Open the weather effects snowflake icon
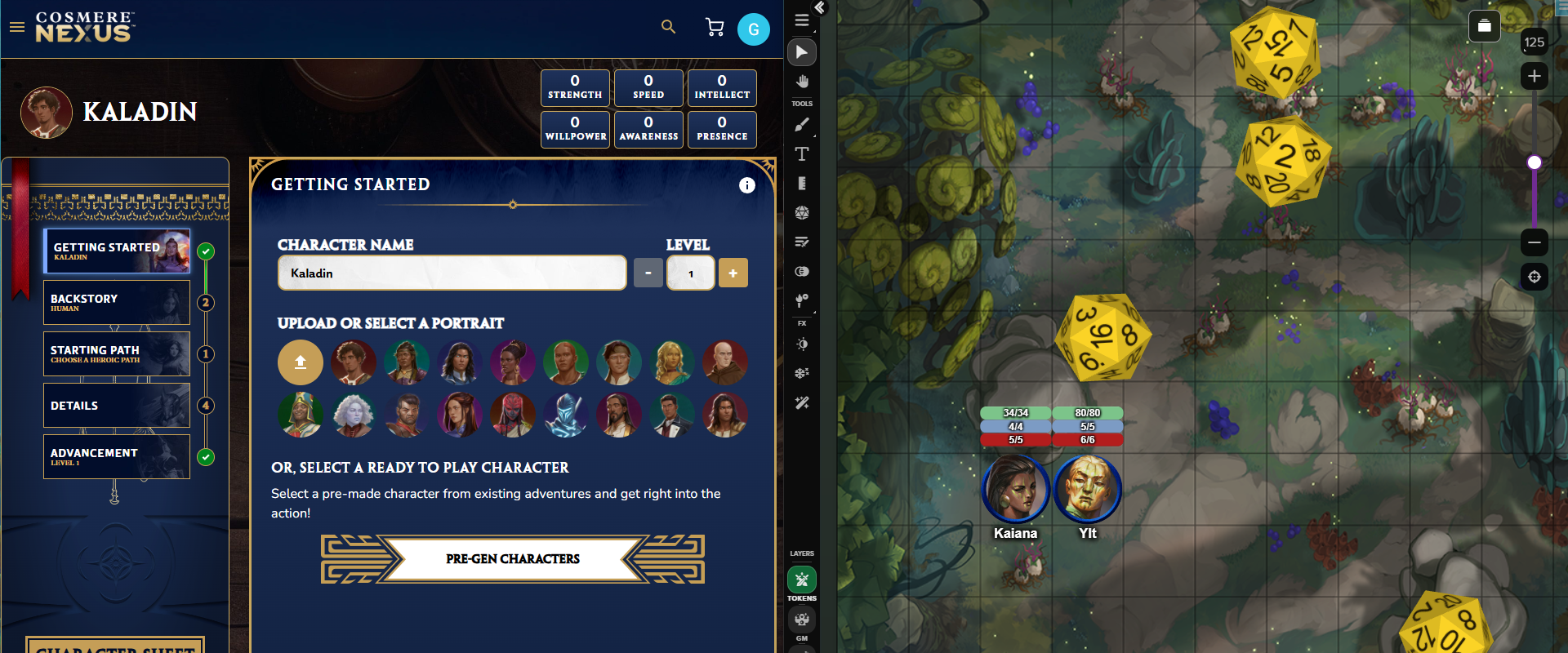Screen dimensions: 1568x653 [x=802, y=373]
